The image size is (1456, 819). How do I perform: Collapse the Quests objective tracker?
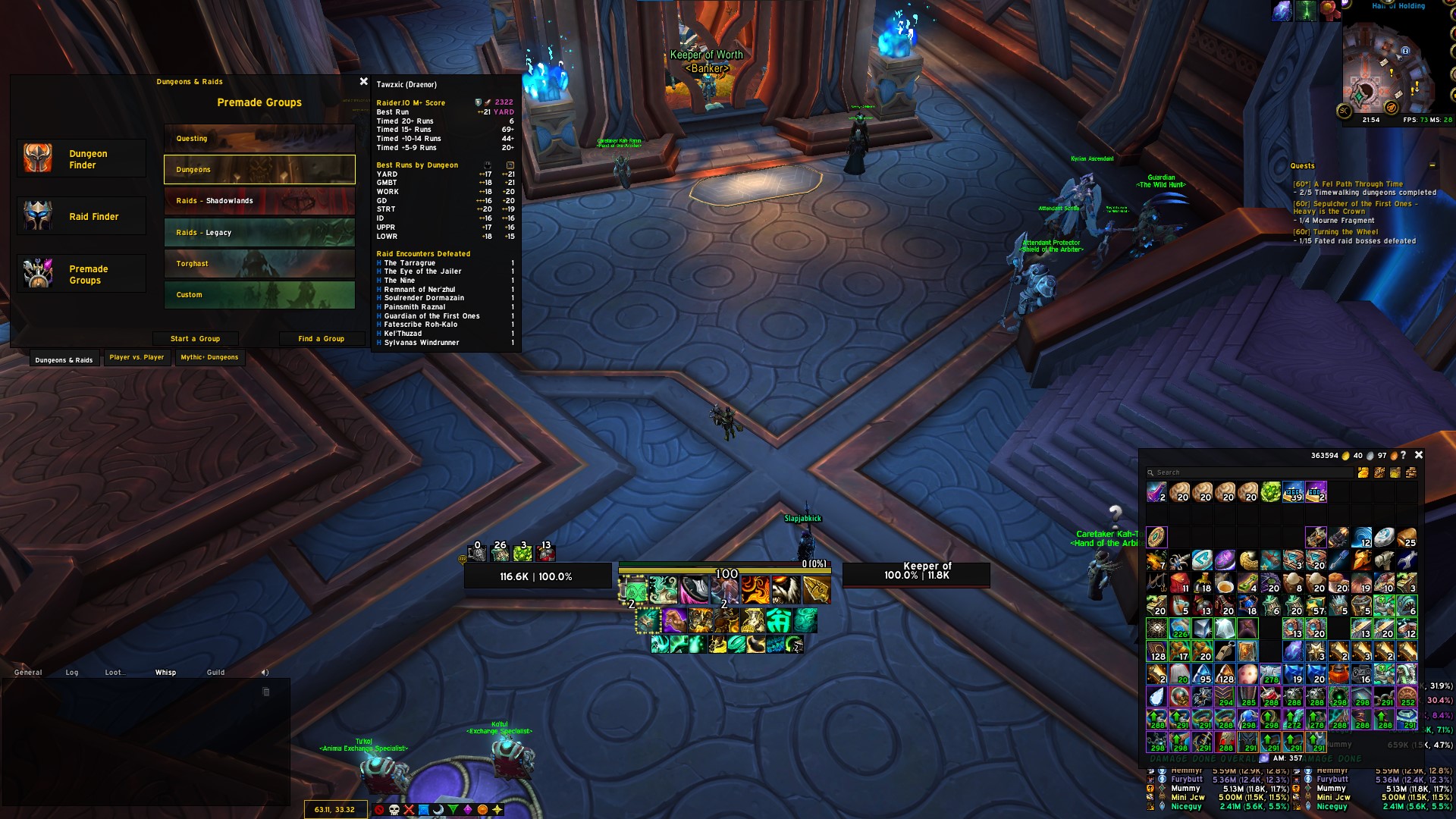[x=1433, y=165]
